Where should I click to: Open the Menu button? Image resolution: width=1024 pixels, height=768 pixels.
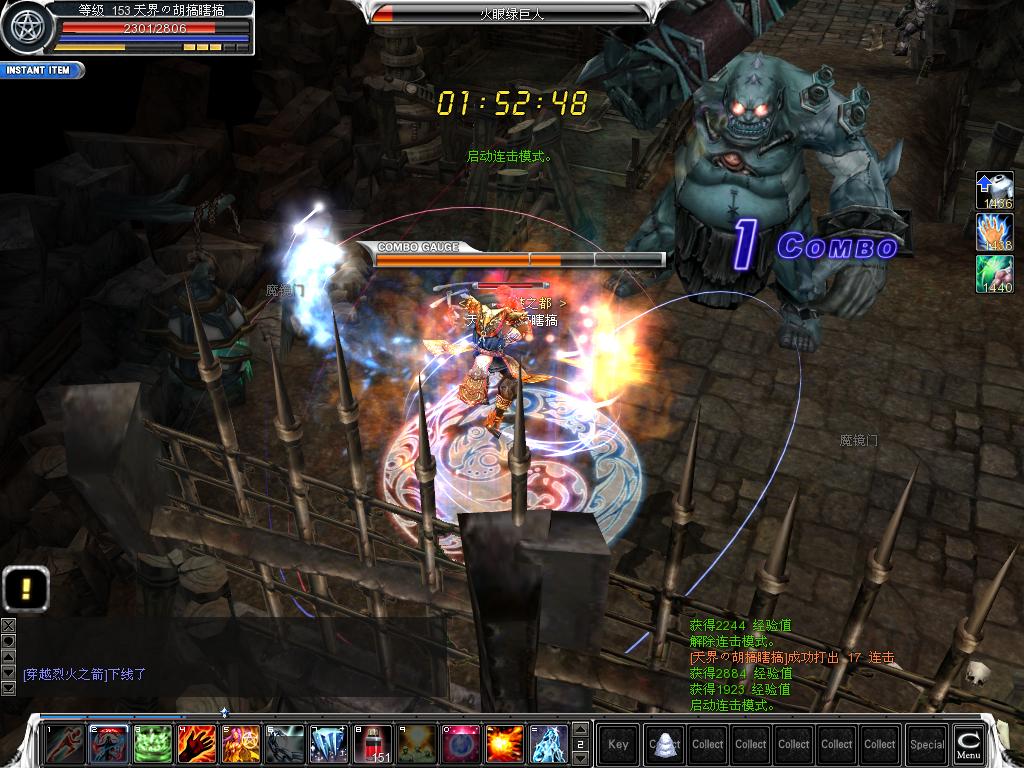click(x=968, y=743)
